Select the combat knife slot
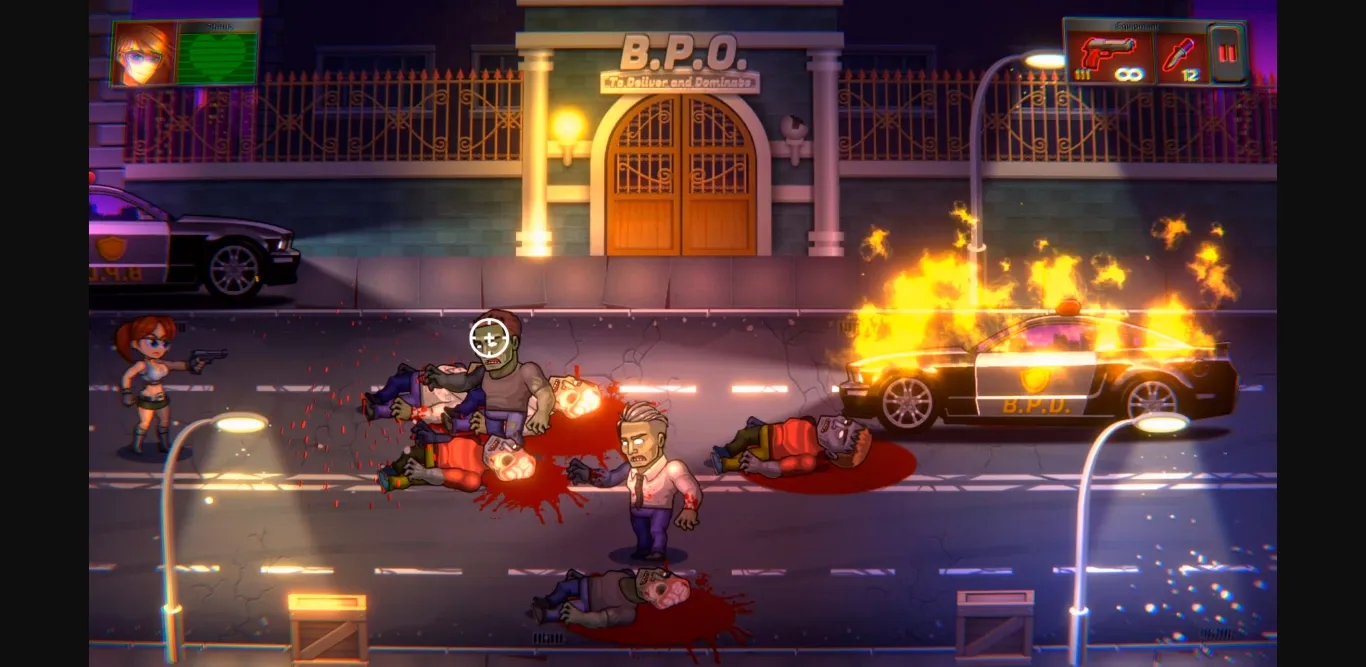 click(x=1181, y=53)
